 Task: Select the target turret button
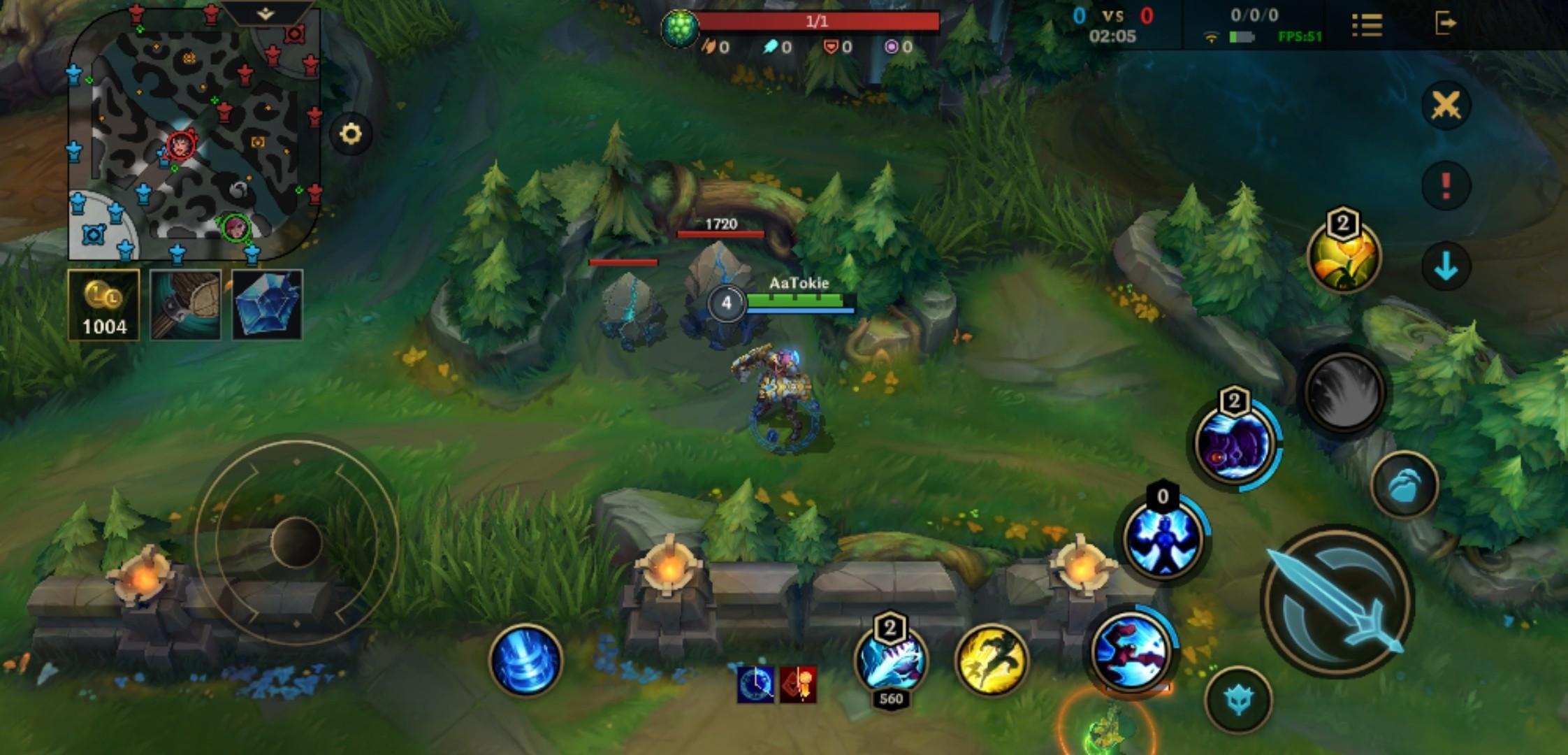[x=1238, y=699]
